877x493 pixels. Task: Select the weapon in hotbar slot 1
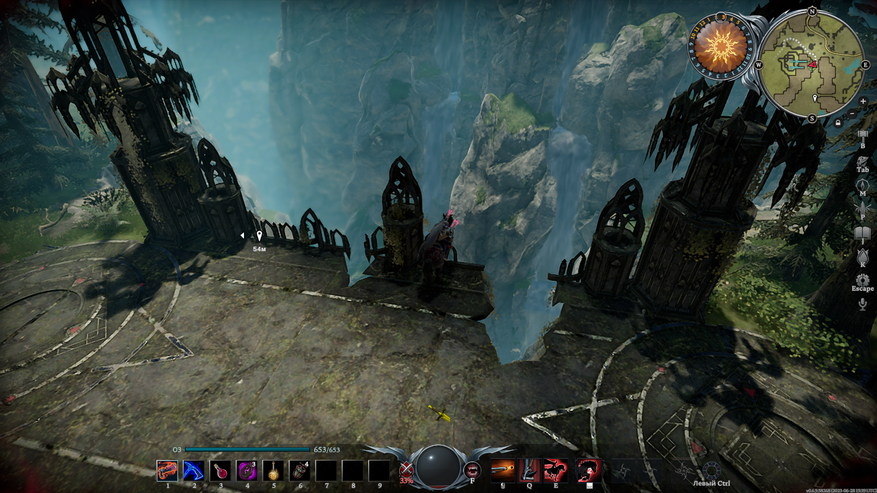[x=167, y=469]
